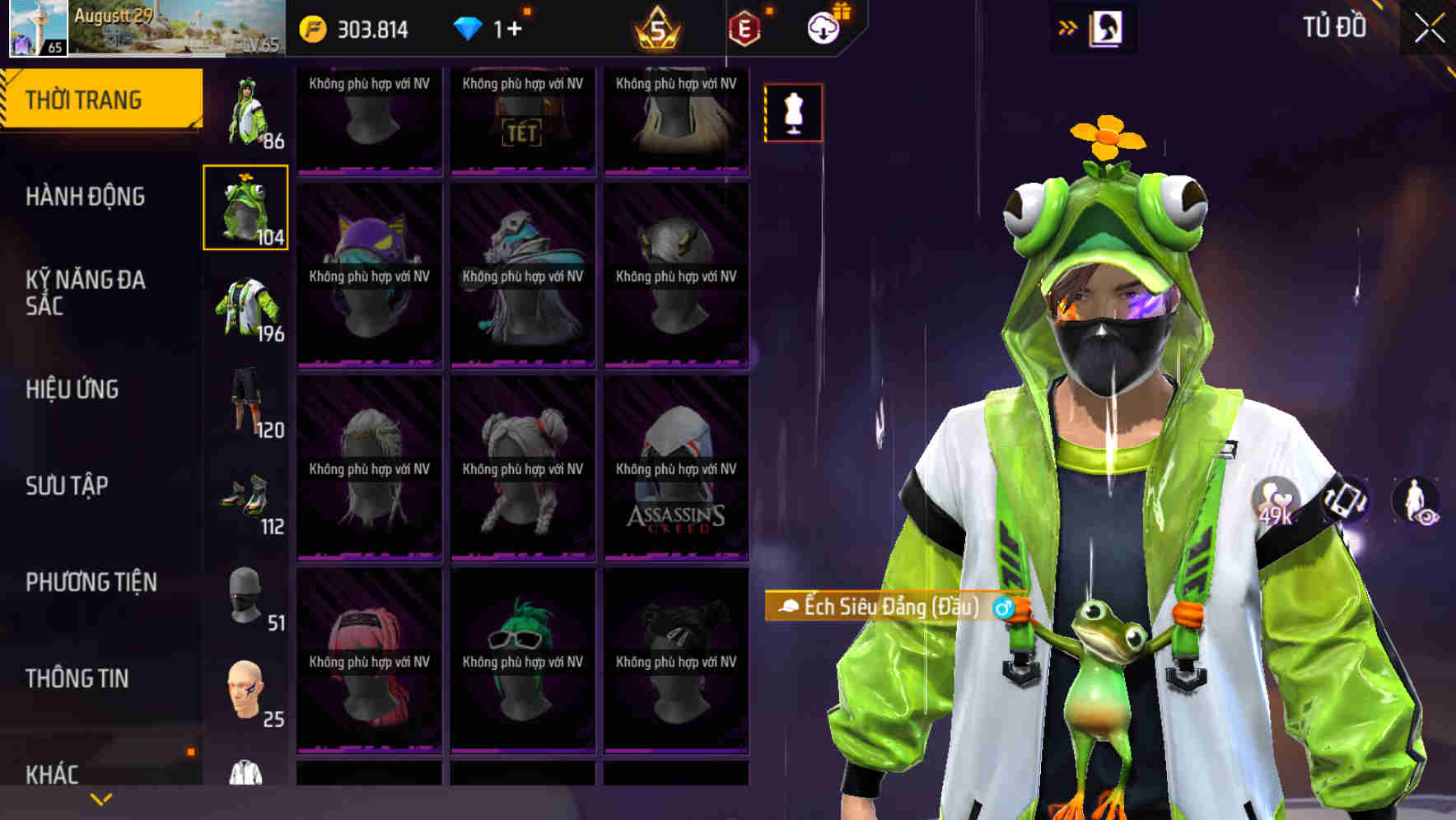Image resolution: width=1456 pixels, height=820 pixels.
Task: Click the red E elite badge
Action: [x=745, y=27]
